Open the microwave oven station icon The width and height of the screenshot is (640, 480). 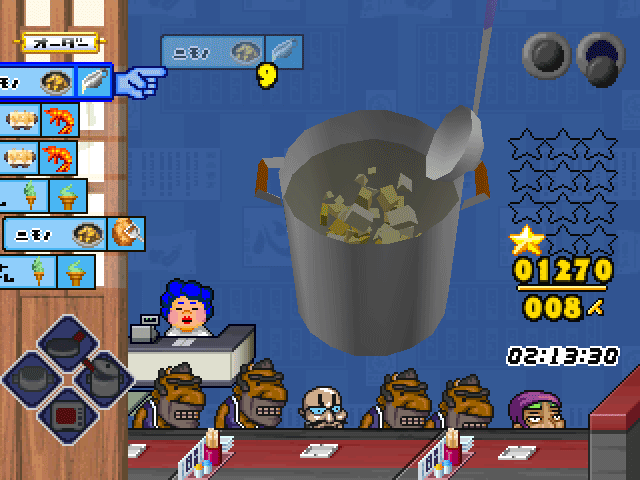66,413
